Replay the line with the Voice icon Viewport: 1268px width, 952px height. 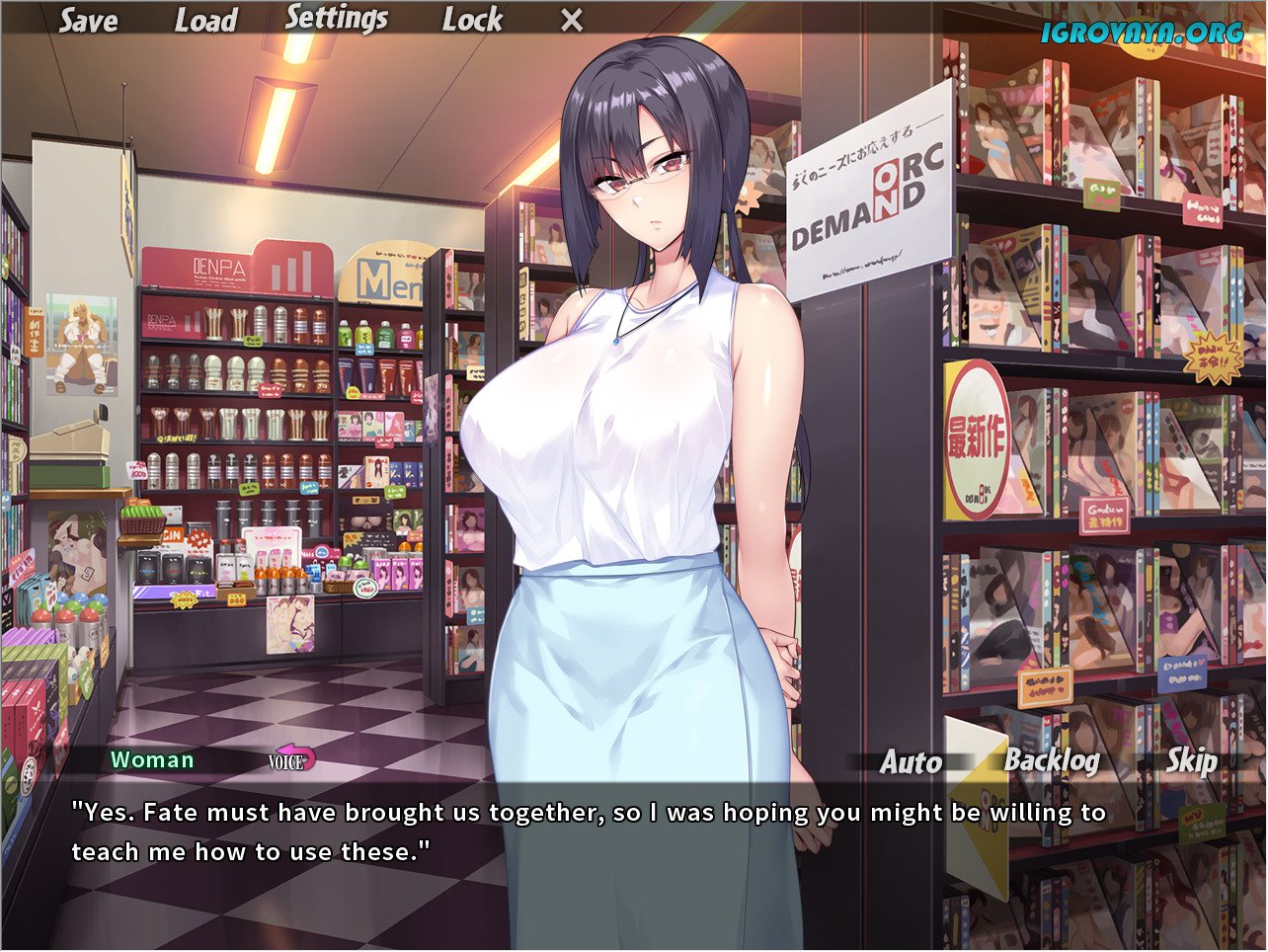[x=290, y=760]
